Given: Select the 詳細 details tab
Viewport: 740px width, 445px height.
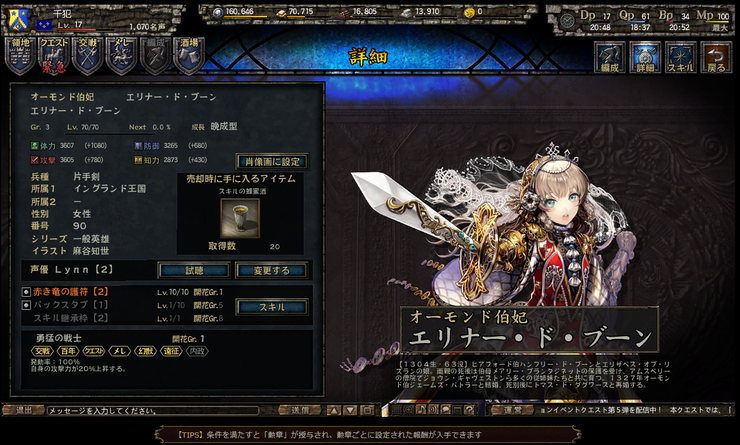Looking at the screenshot, I should pyautogui.click(x=645, y=58).
